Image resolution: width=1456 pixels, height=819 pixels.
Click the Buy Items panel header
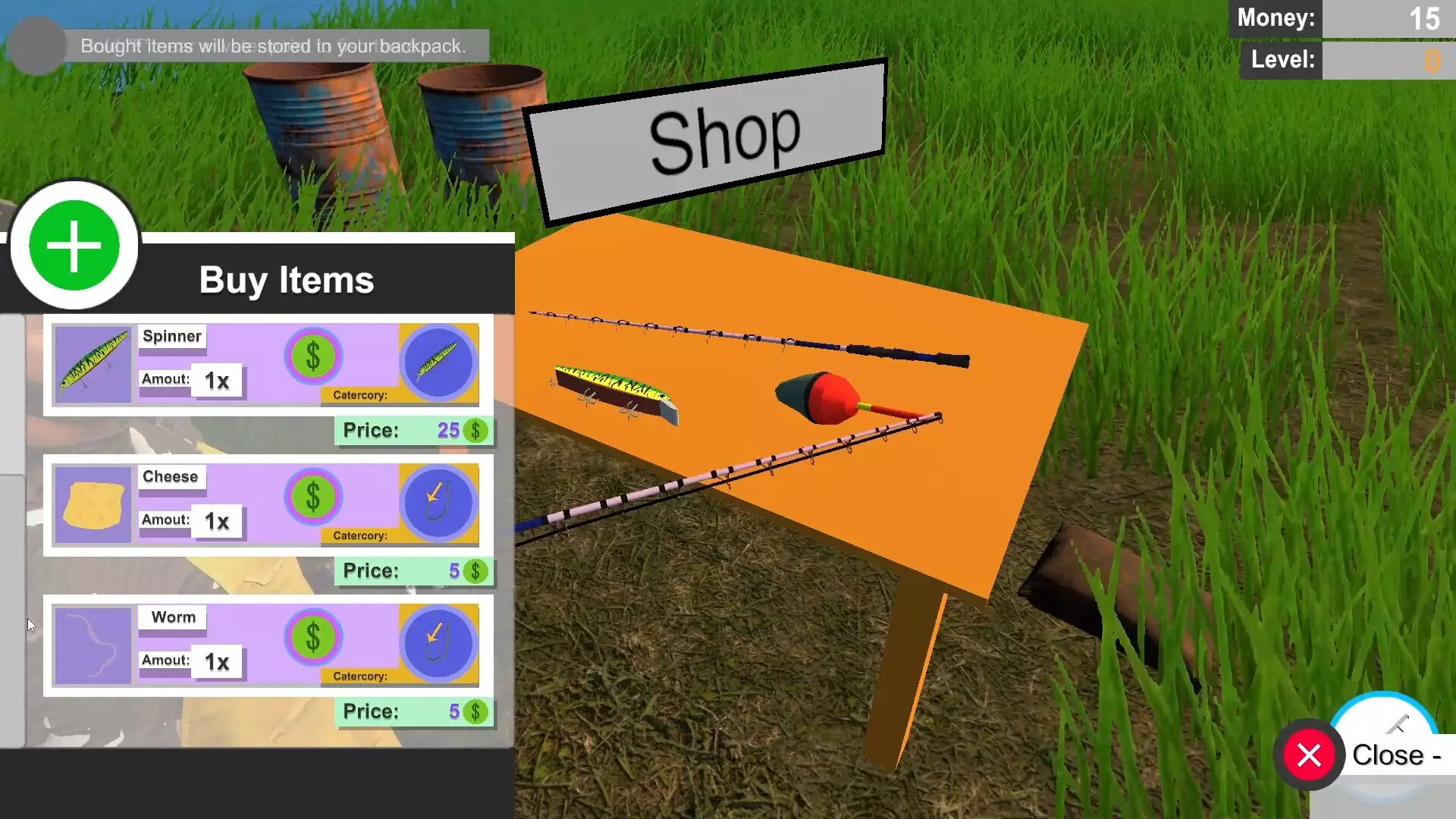click(x=286, y=280)
